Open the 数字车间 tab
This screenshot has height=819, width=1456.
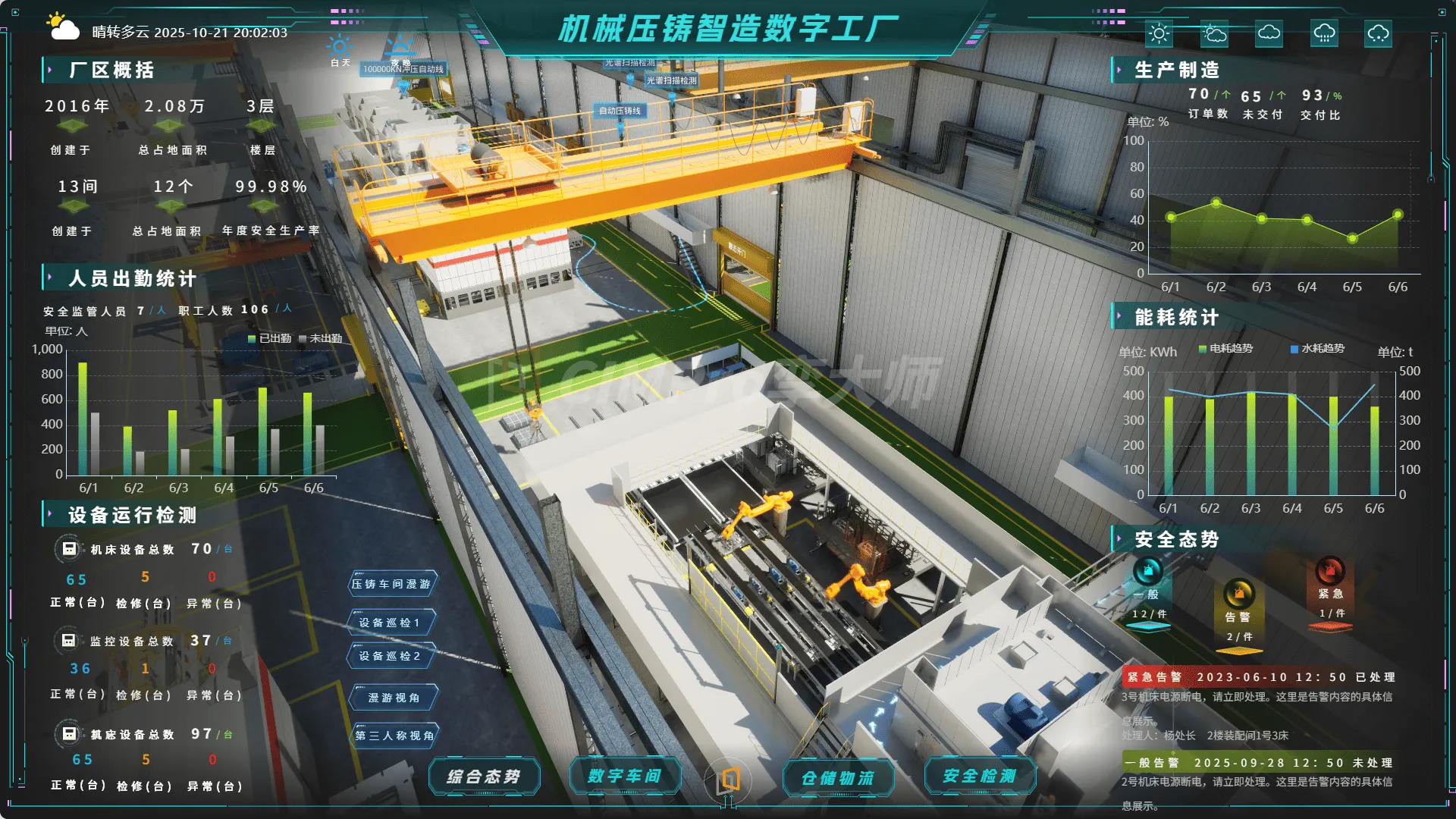[x=625, y=776]
